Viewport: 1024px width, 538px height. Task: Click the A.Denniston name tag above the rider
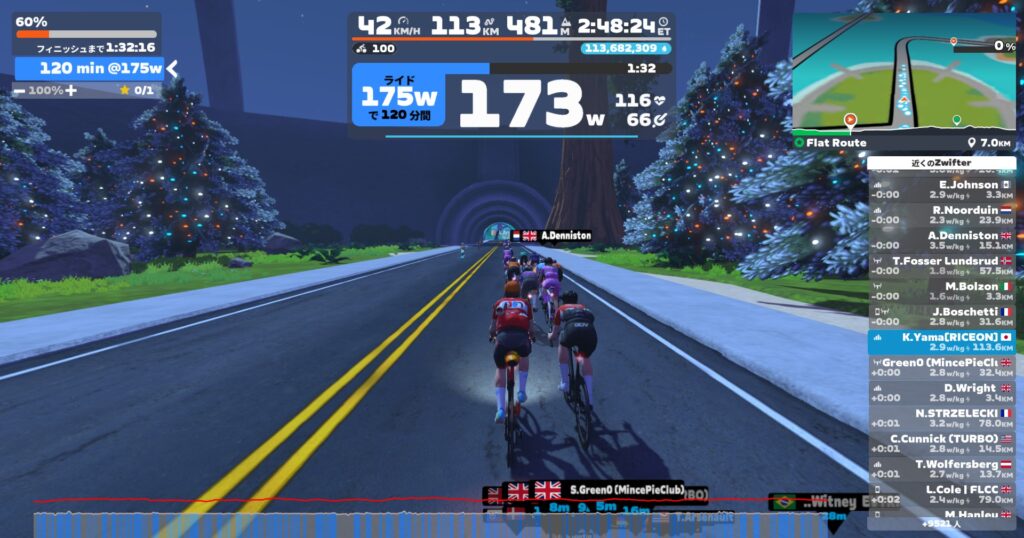tap(551, 235)
